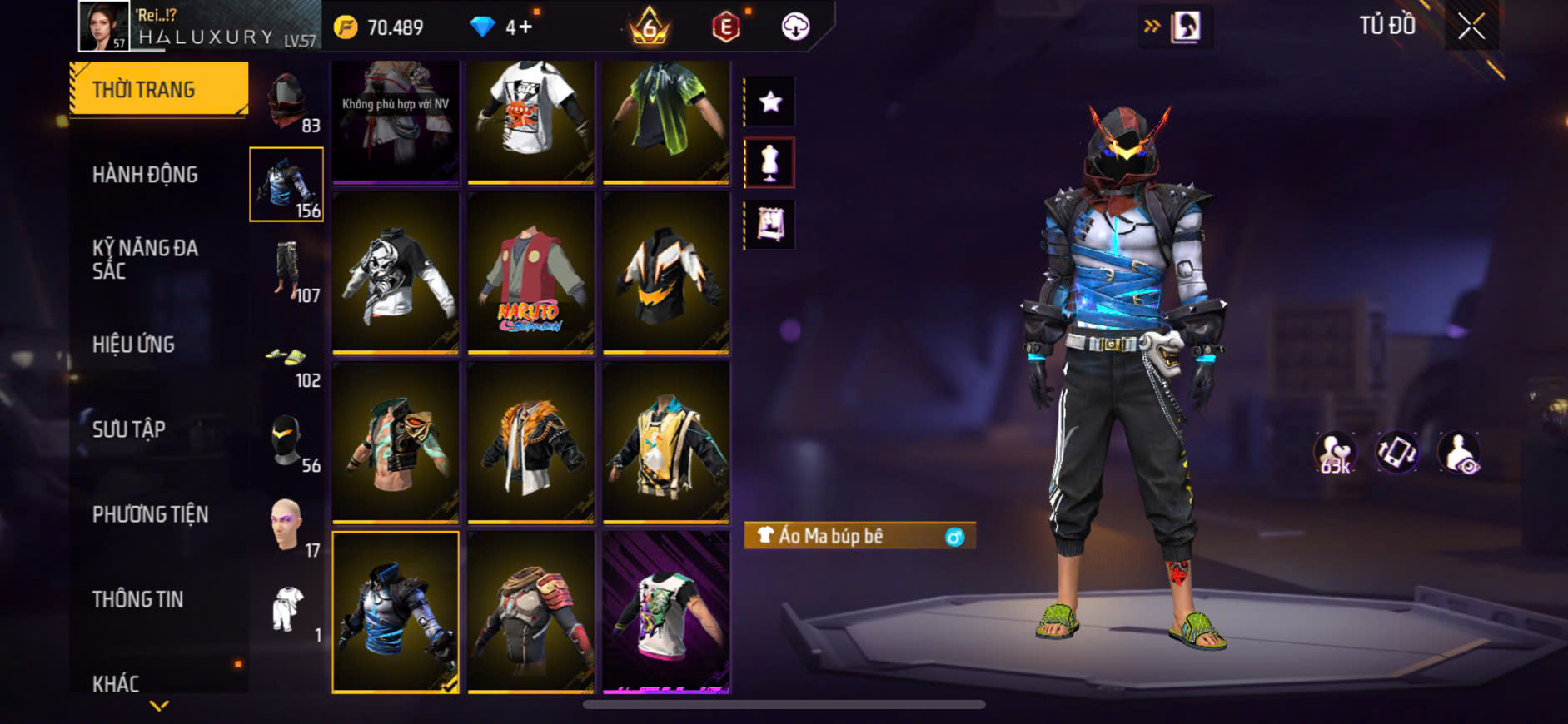Show the THÔNG TIN section
Screen dimensions: 1568x724
pyautogui.click(x=137, y=599)
